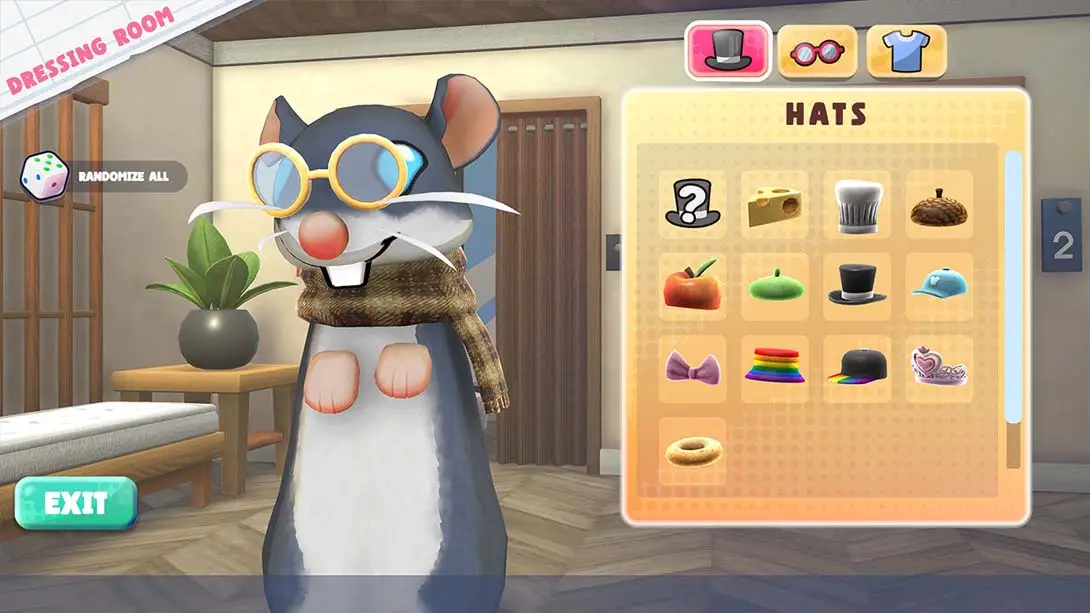Choose the purple bow

coord(692,368)
